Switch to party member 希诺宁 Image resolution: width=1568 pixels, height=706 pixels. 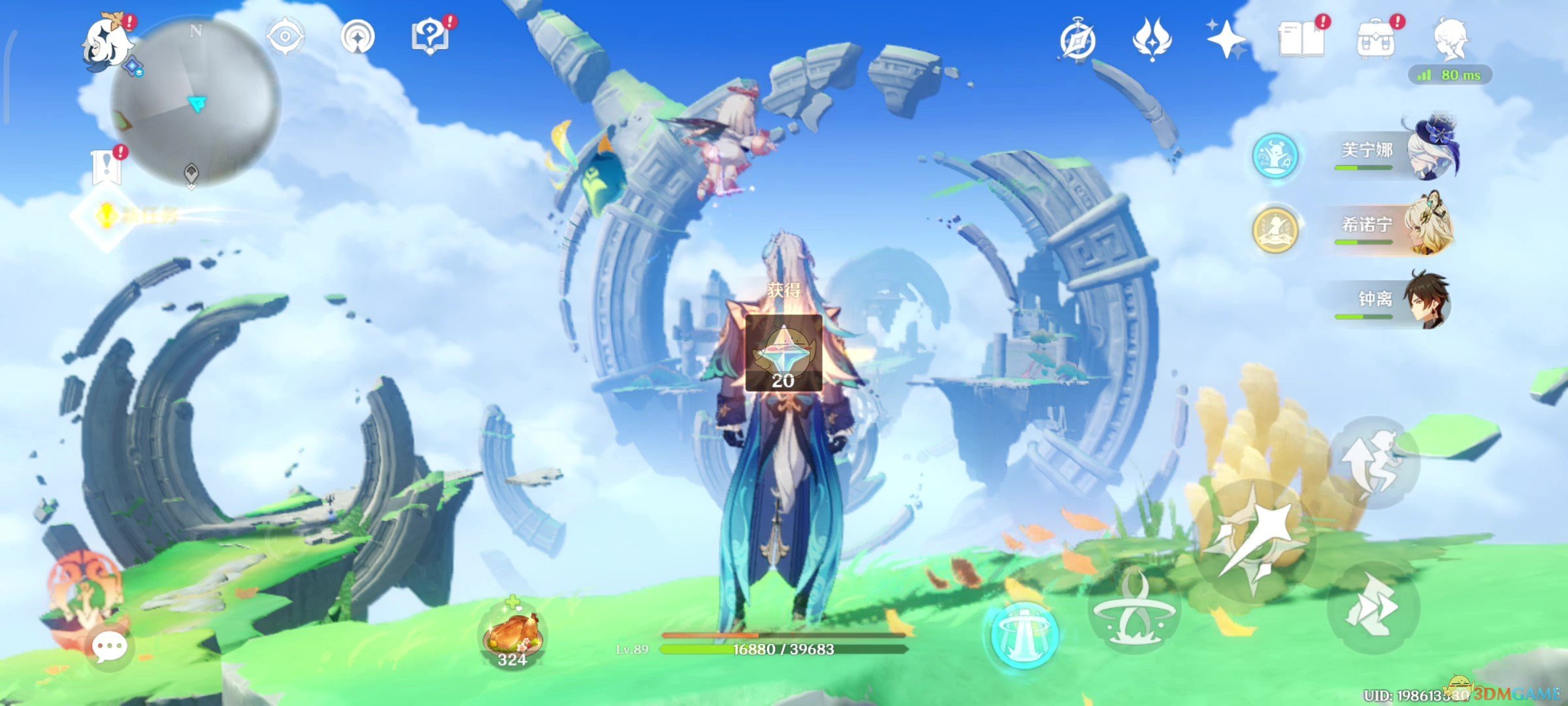coord(1392,226)
